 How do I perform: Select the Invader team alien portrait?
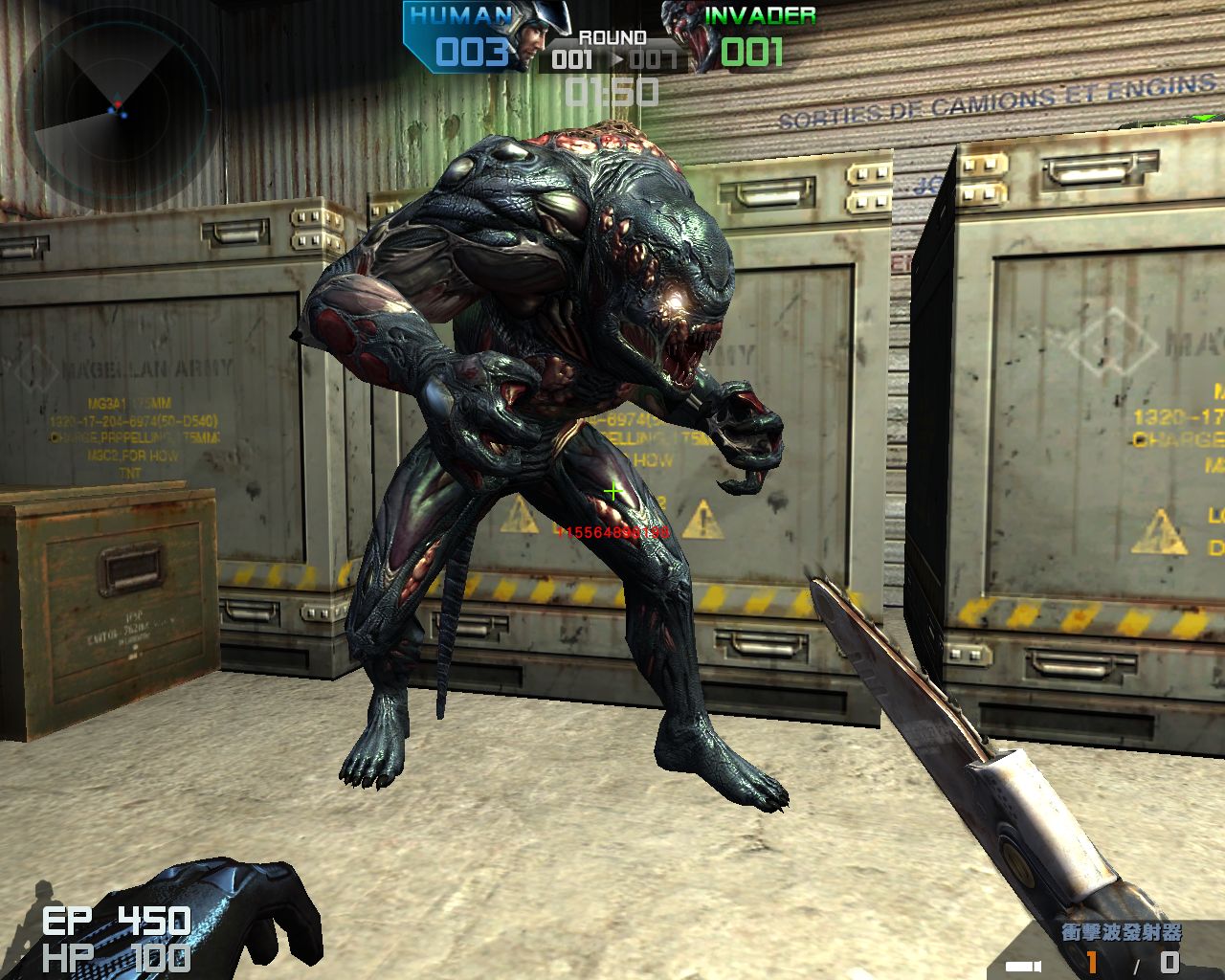coord(689,37)
